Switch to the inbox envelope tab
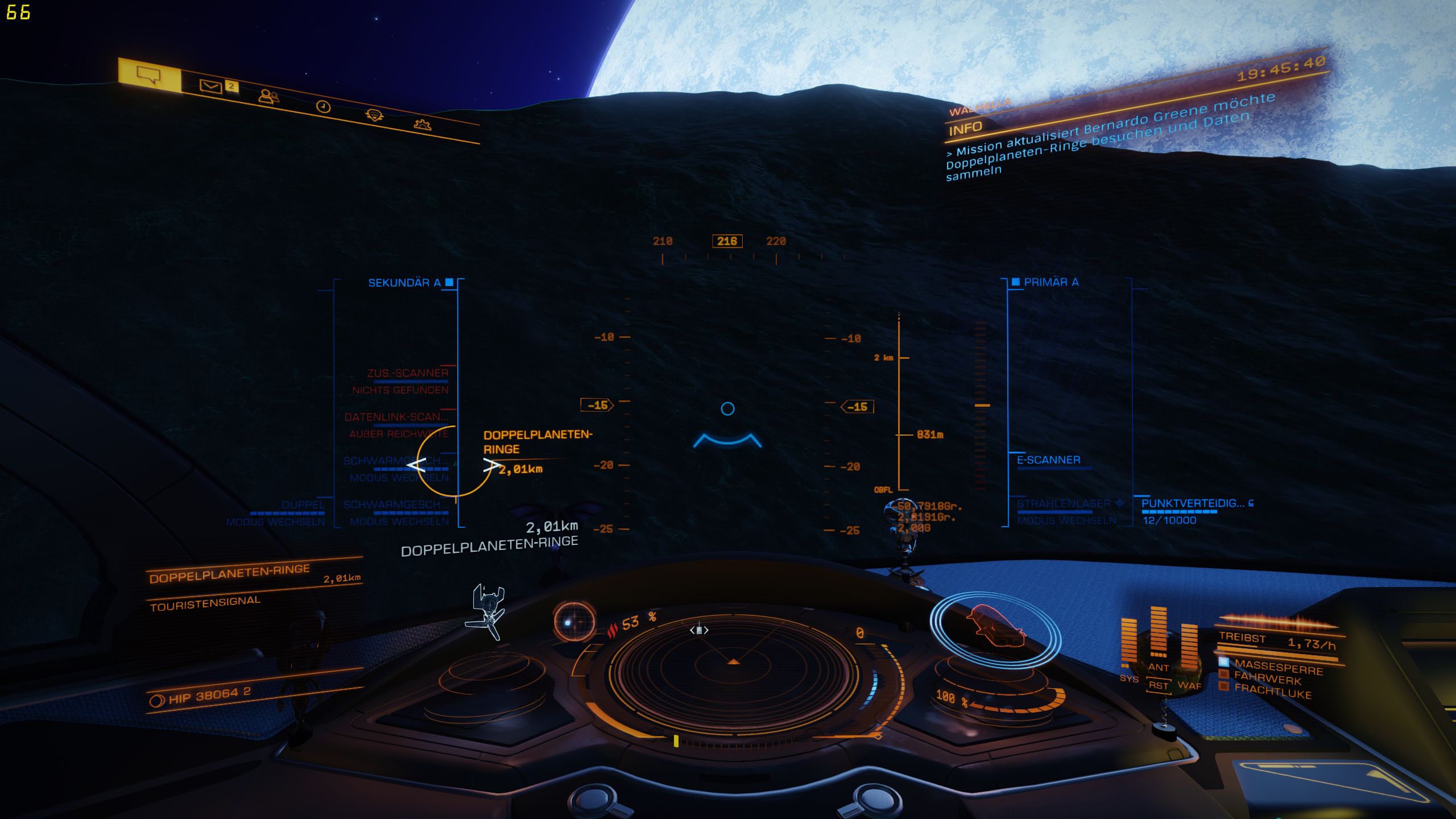 211,86
